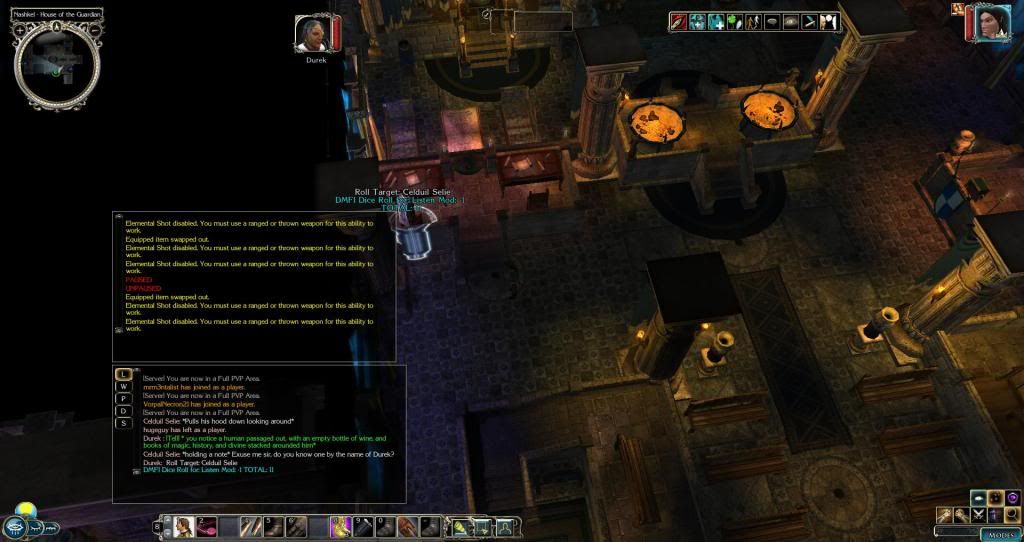Zoom in the minimap with the plus button
Image resolution: width=1024 pixels, height=542 pixels.
coord(20,30)
